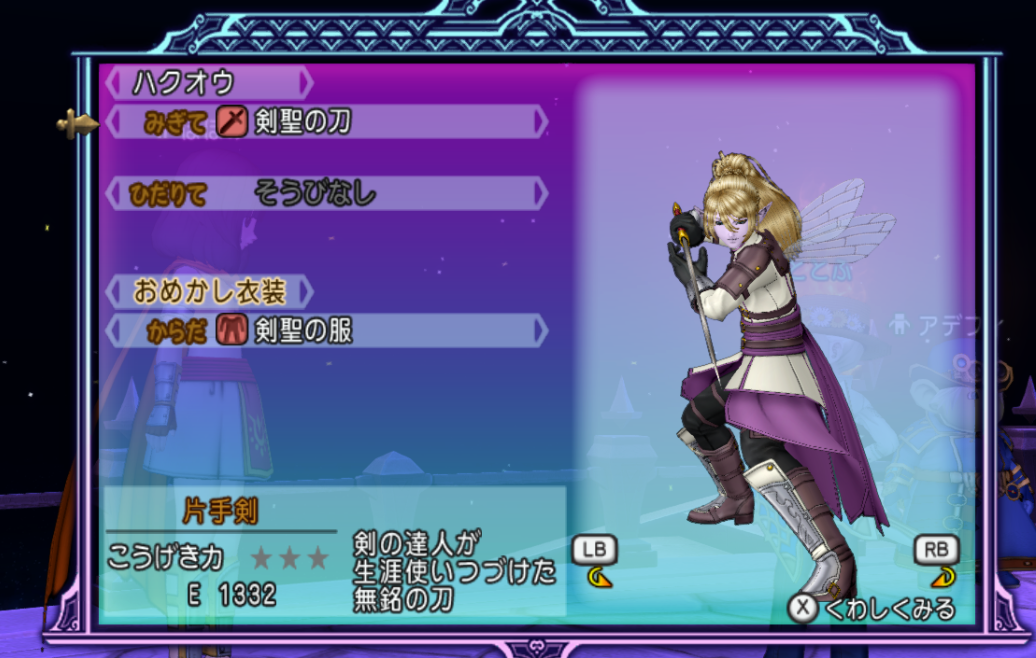Click the おめかし衣装 section header
Image resolution: width=1036 pixels, height=658 pixels.
[209, 292]
